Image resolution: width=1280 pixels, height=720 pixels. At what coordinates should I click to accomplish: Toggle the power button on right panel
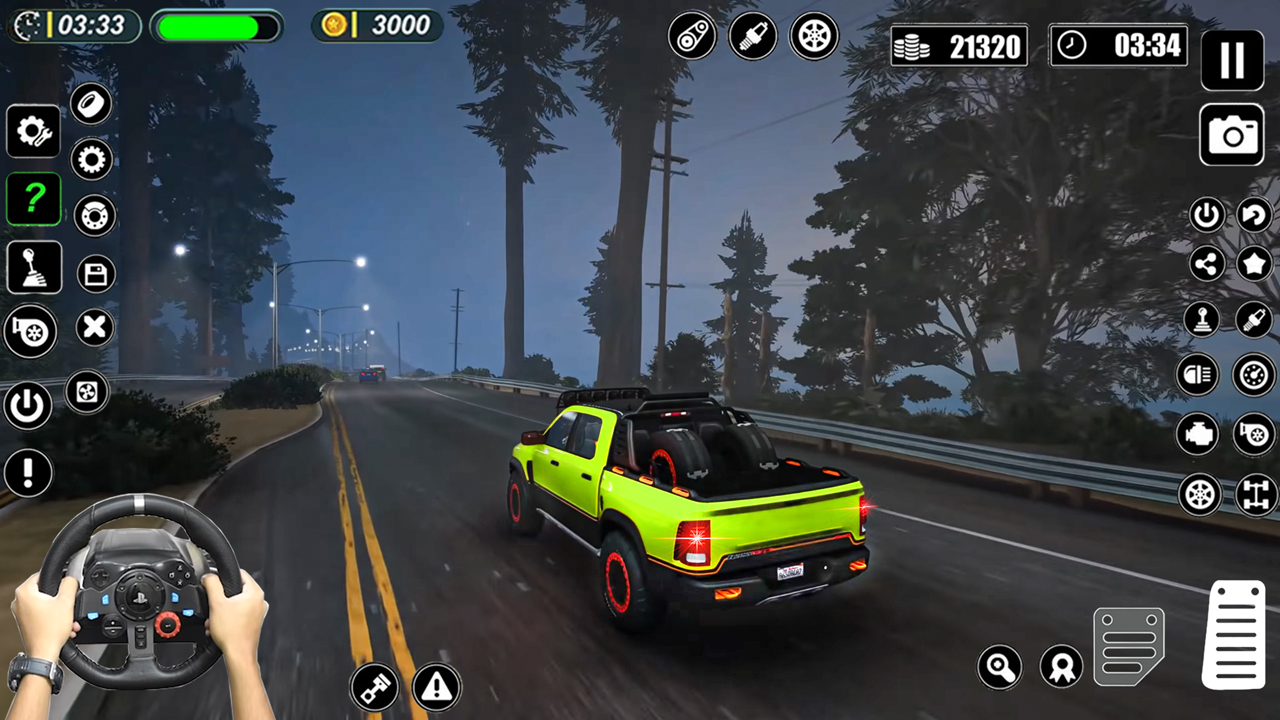coord(1206,213)
